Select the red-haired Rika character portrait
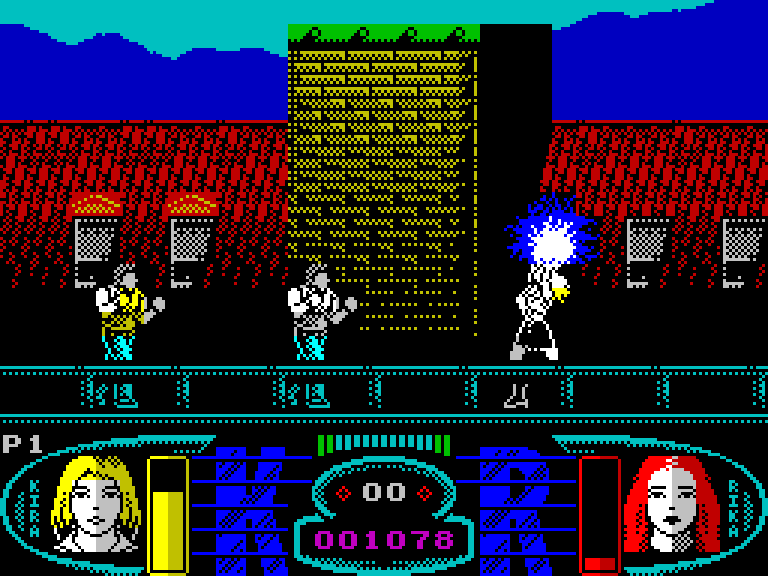768x576 pixels. [672, 503]
